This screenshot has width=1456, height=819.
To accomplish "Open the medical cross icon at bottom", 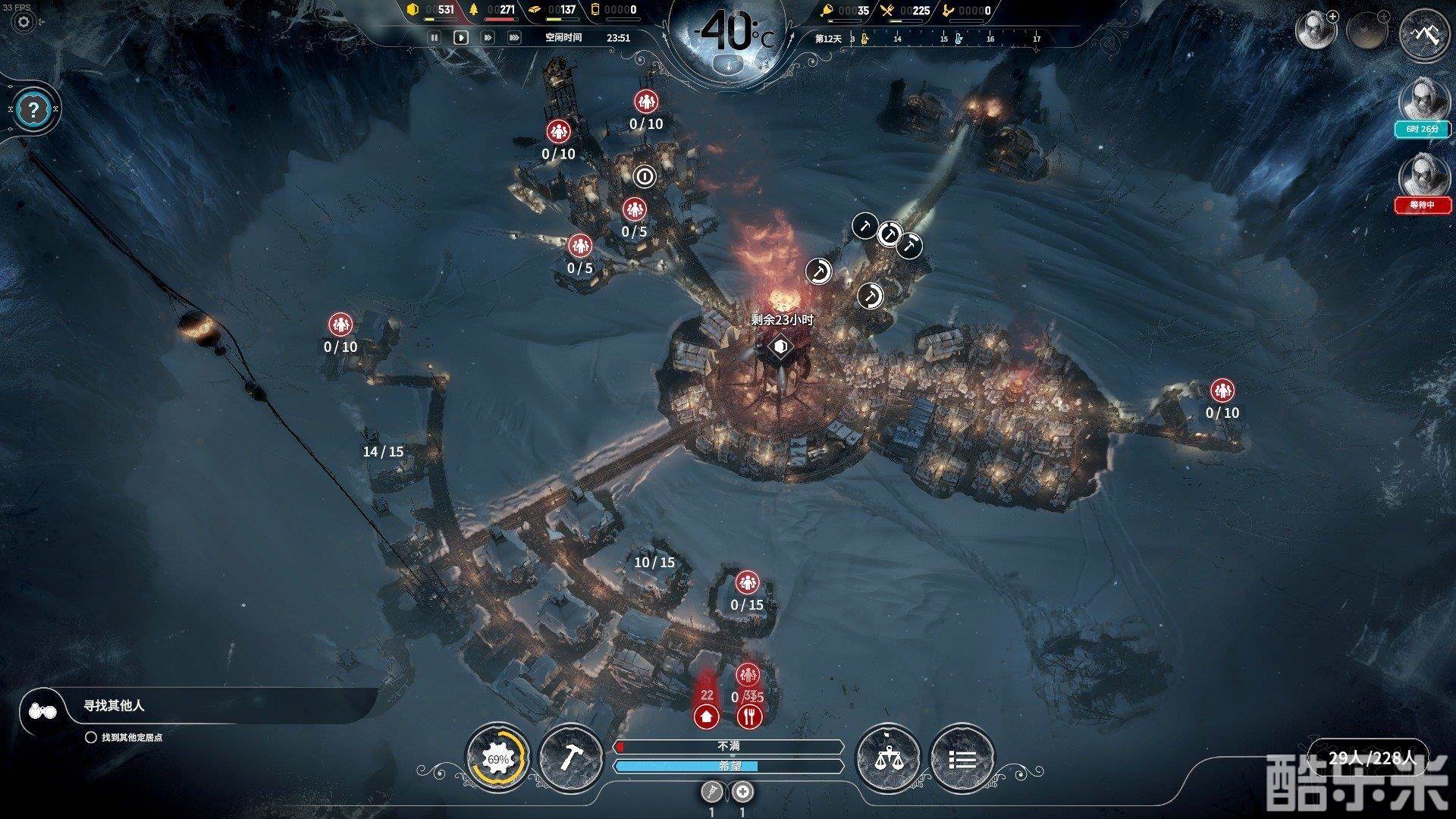I will [743, 792].
